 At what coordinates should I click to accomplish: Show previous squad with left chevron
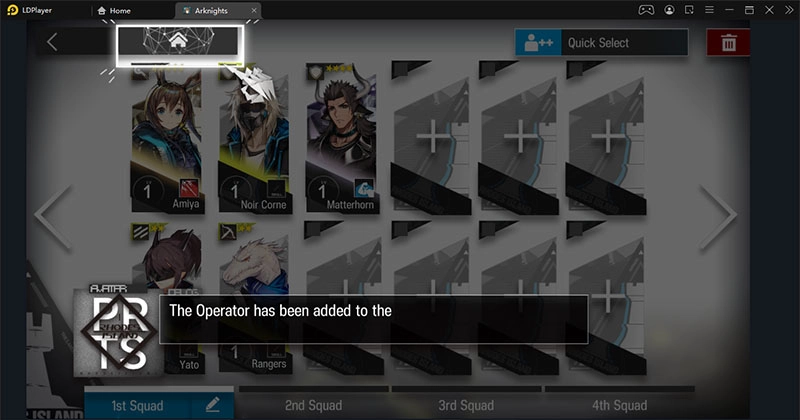[51, 214]
